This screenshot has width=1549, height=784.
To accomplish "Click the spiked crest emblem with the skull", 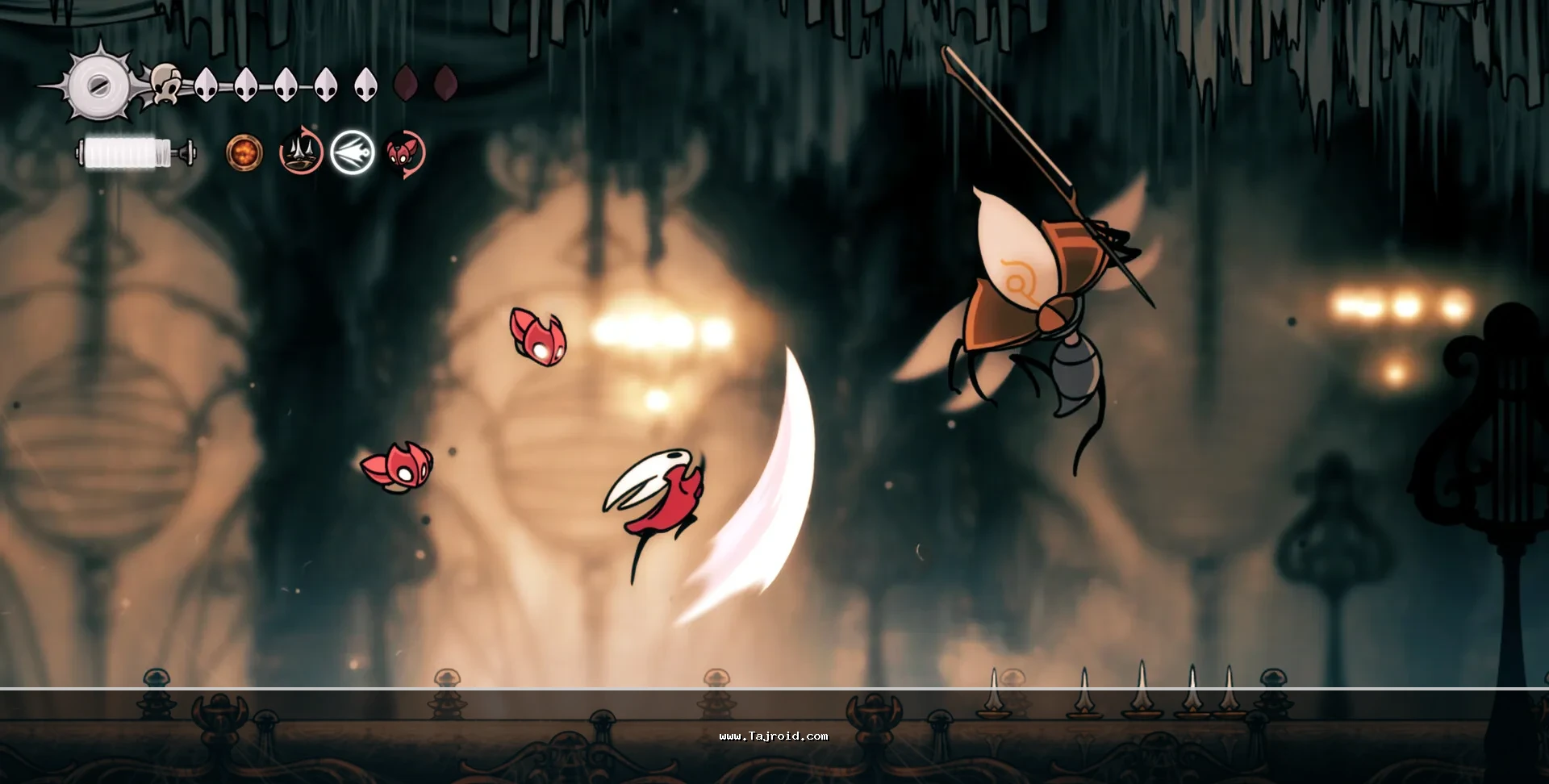I will point(101,84).
